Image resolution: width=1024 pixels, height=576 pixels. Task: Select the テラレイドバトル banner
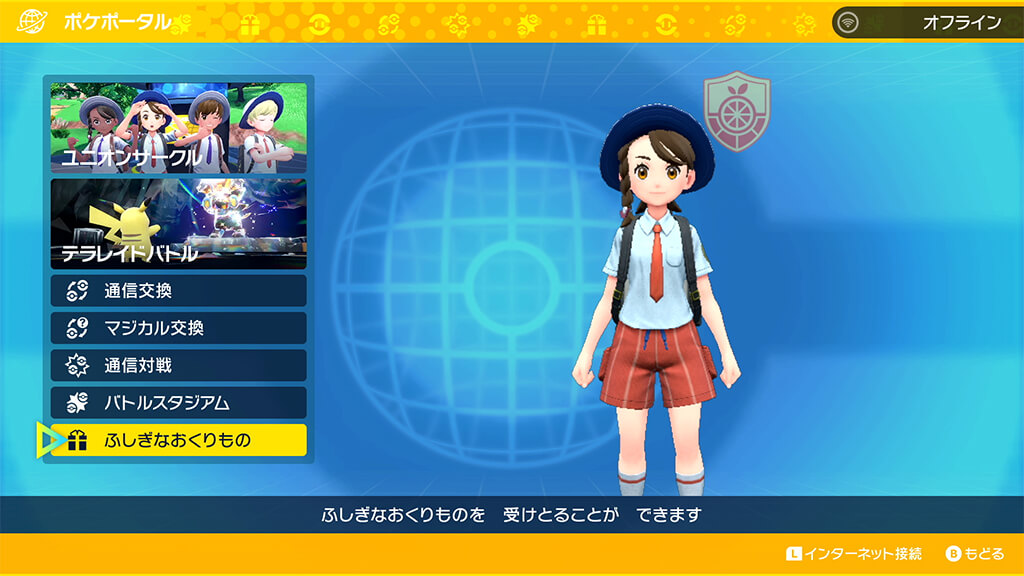179,224
